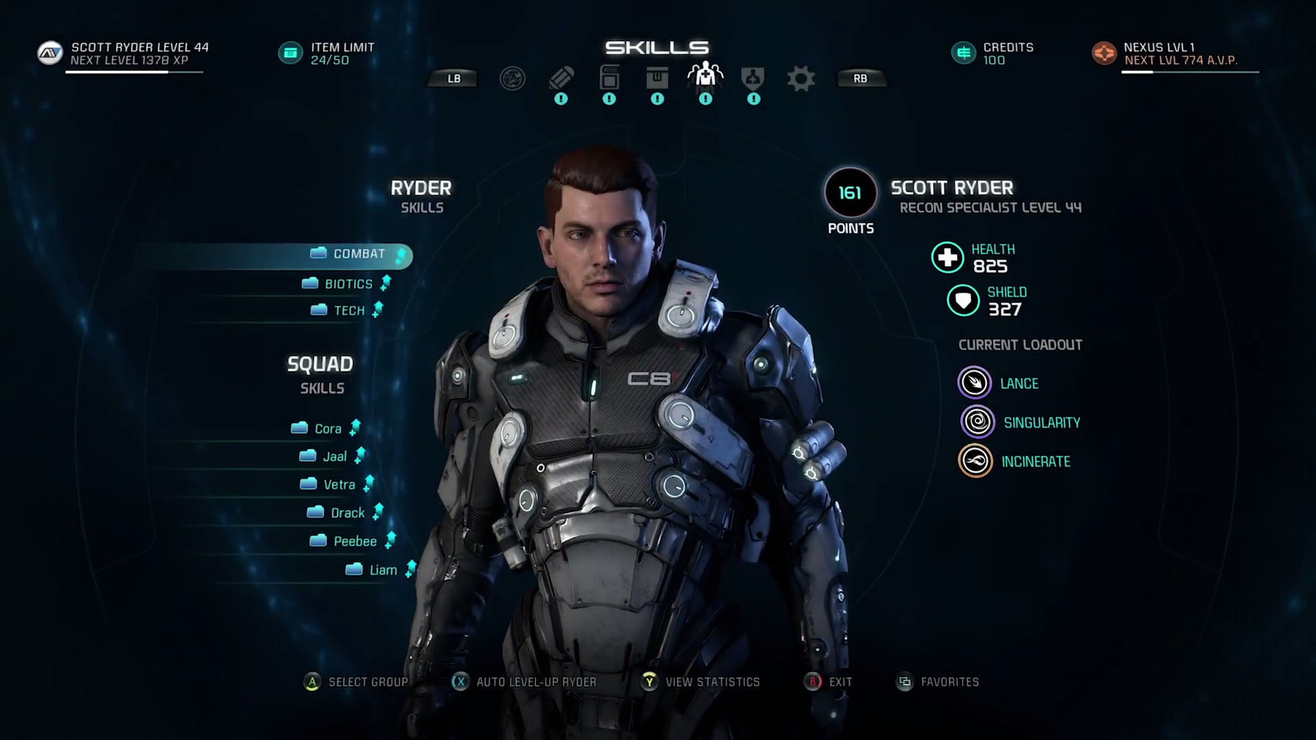Open the Profiles shield tab
Viewport: 1316px width, 740px height.
[753, 78]
